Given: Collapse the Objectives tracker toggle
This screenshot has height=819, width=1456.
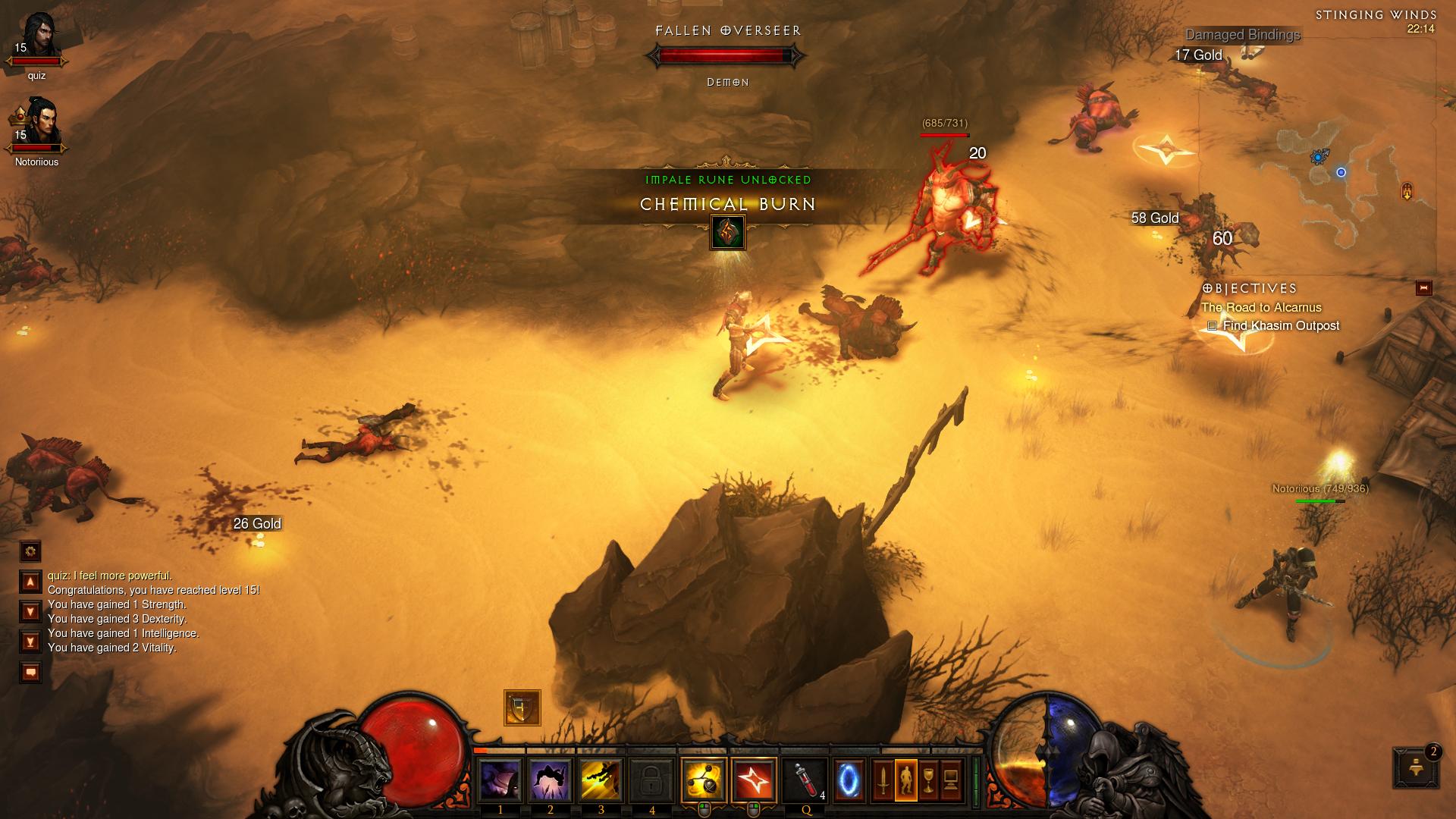Looking at the screenshot, I should (x=1423, y=288).
